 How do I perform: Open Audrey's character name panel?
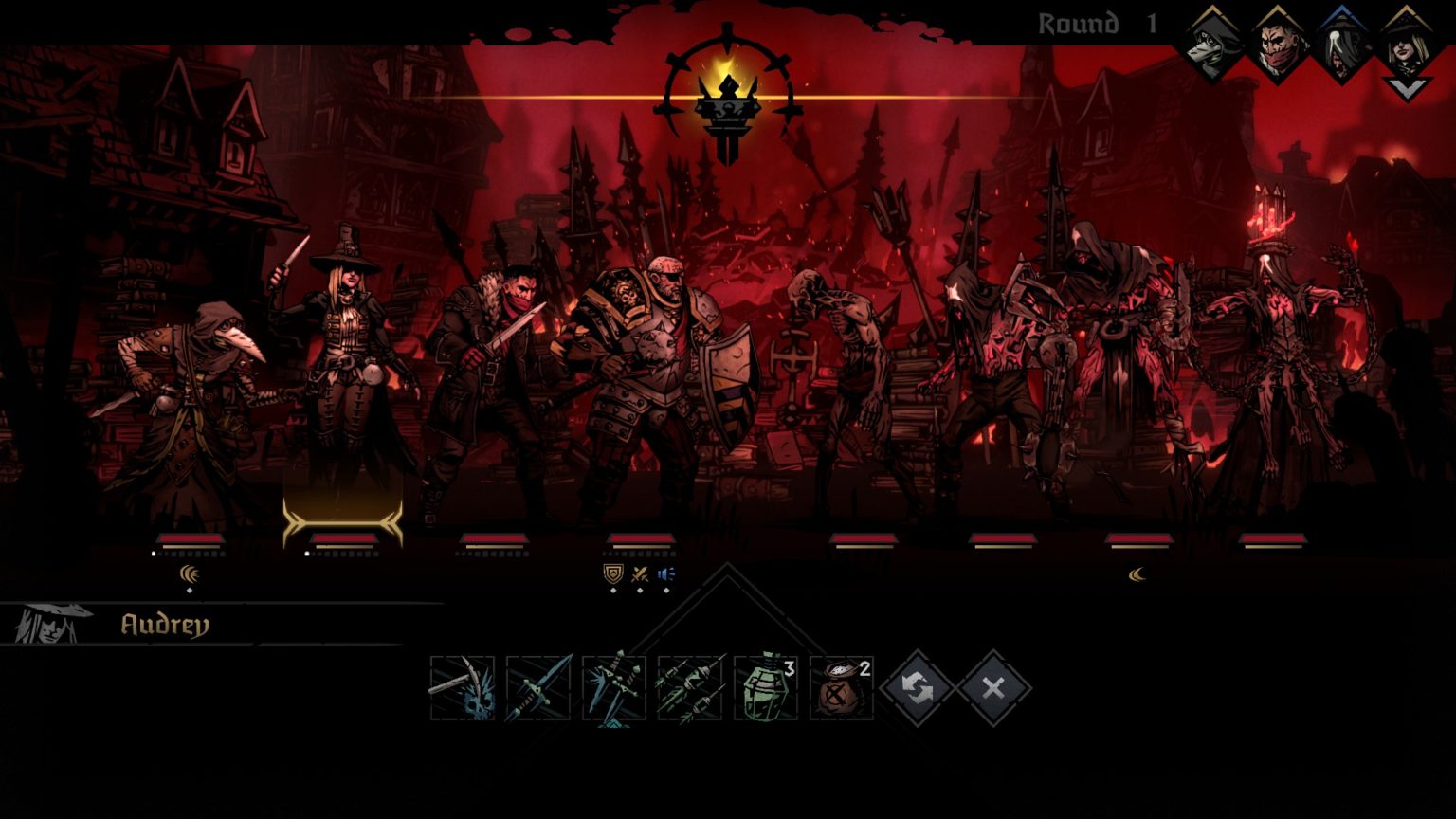tap(163, 625)
